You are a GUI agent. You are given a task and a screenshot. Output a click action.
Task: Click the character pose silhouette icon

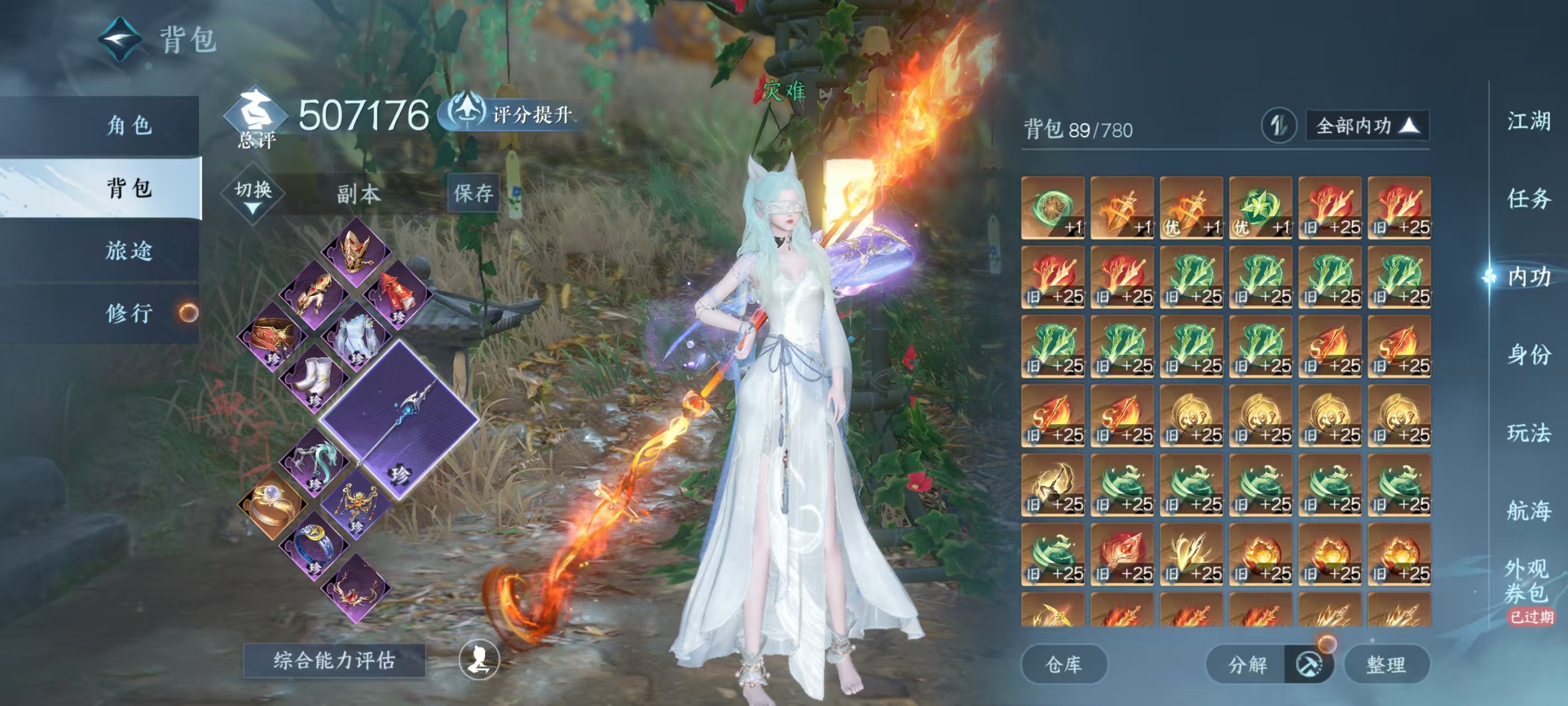tap(479, 659)
